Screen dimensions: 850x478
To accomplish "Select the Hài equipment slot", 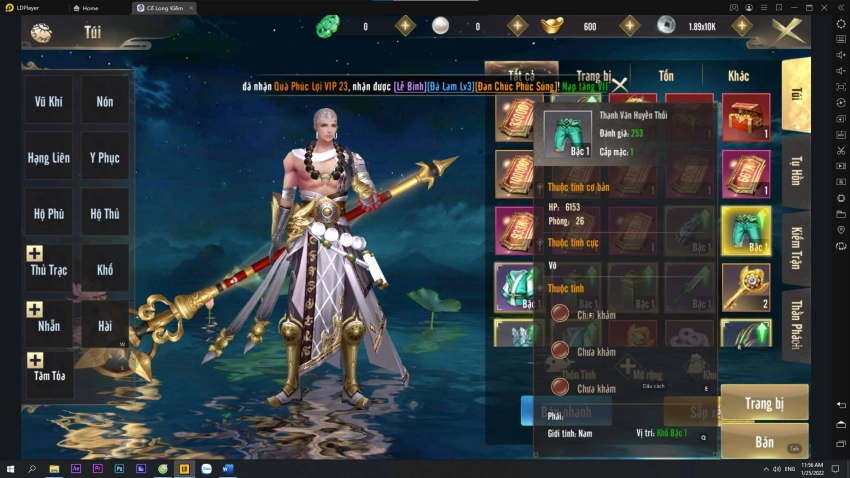I will pos(104,325).
